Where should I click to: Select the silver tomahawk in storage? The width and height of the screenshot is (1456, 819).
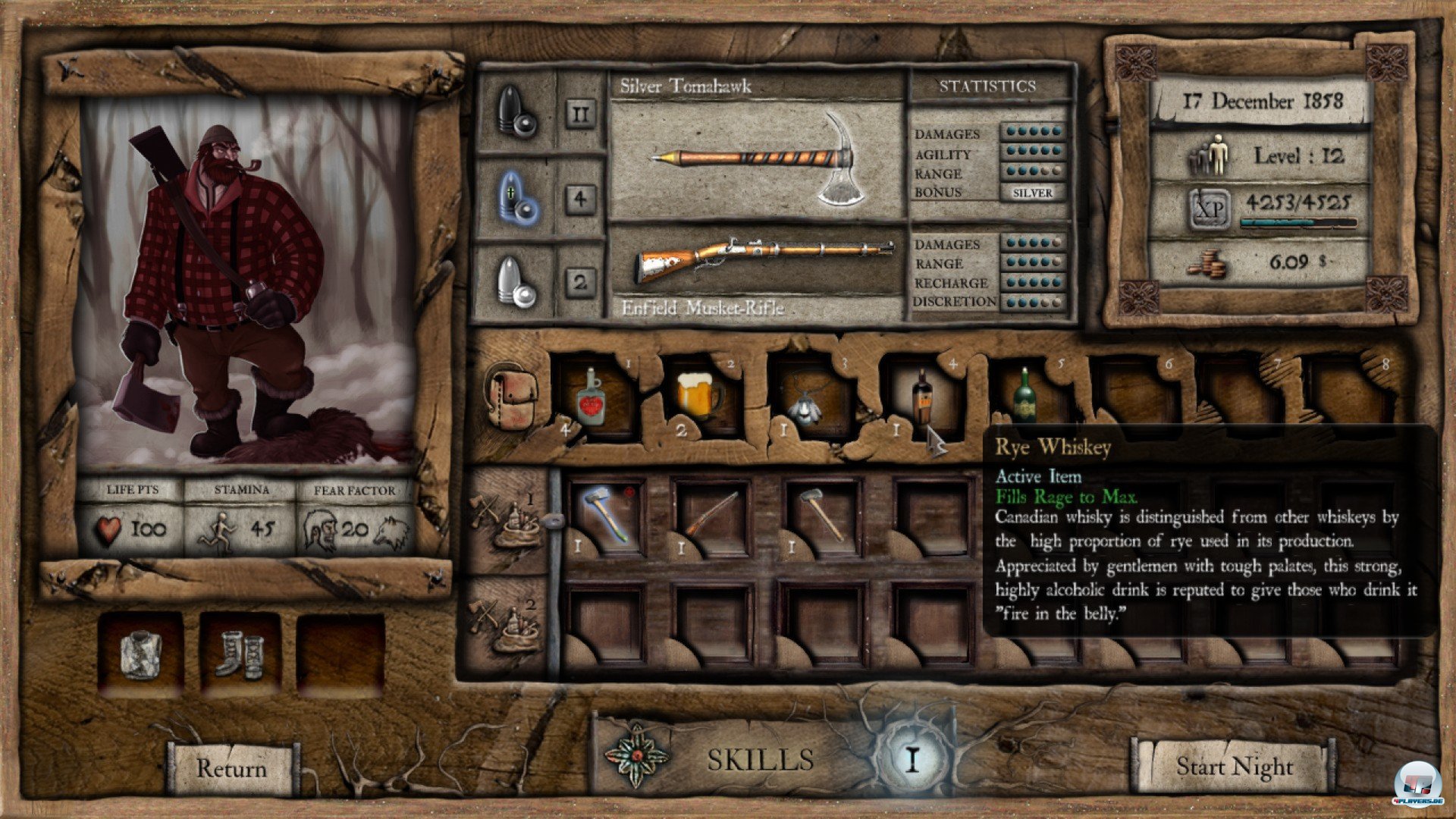click(605, 513)
